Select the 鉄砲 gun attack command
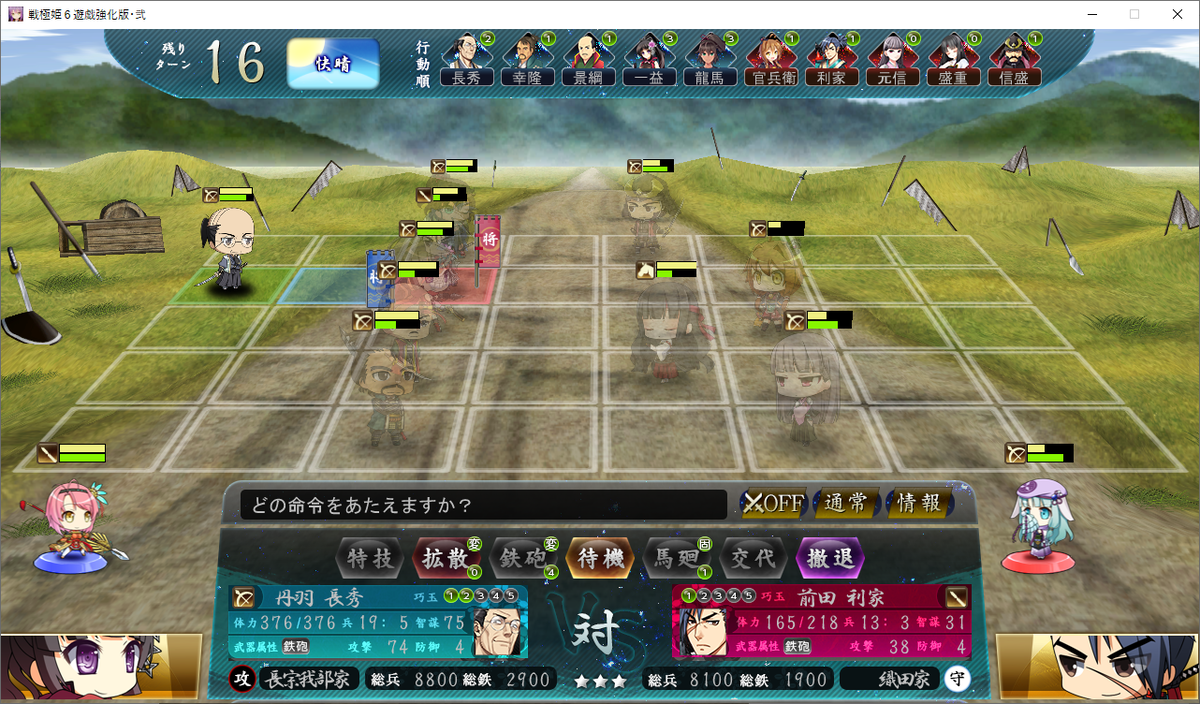The width and height of the screenshot is (1200, 704). (522, 558)
